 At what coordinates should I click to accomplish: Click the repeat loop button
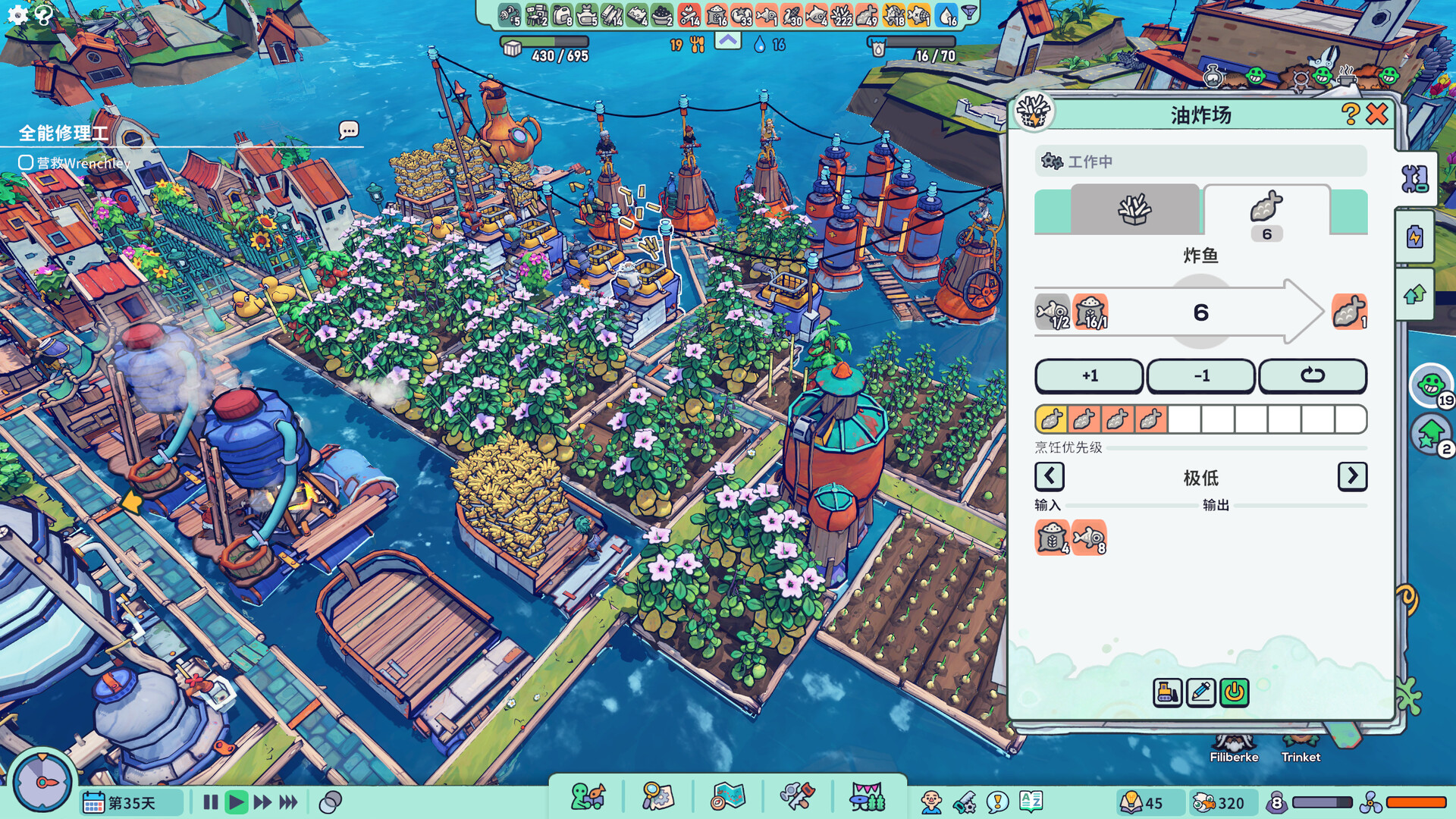[x=1313, y=375]
